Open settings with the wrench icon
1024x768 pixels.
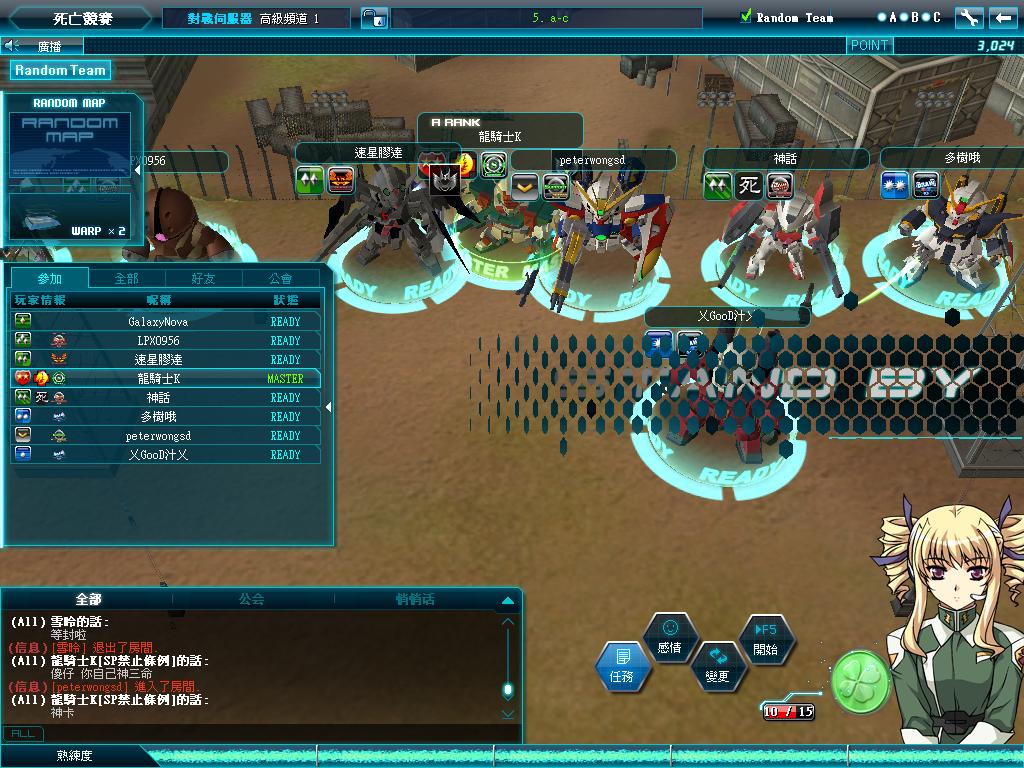[969, 17]
